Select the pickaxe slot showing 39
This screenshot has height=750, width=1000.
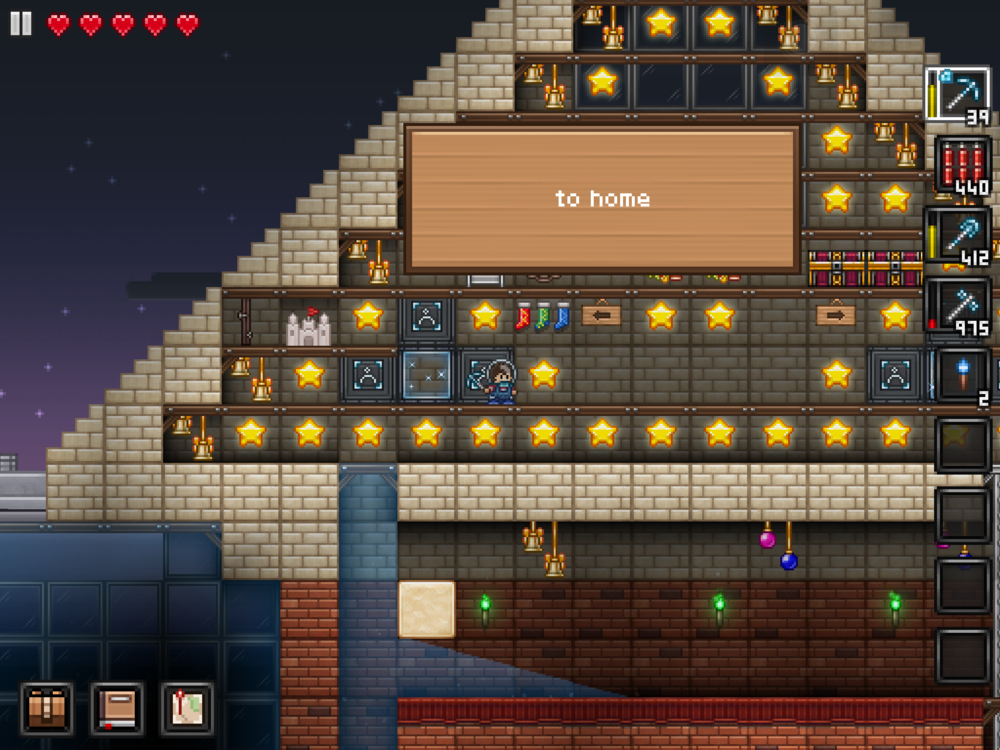click(958, 95)
